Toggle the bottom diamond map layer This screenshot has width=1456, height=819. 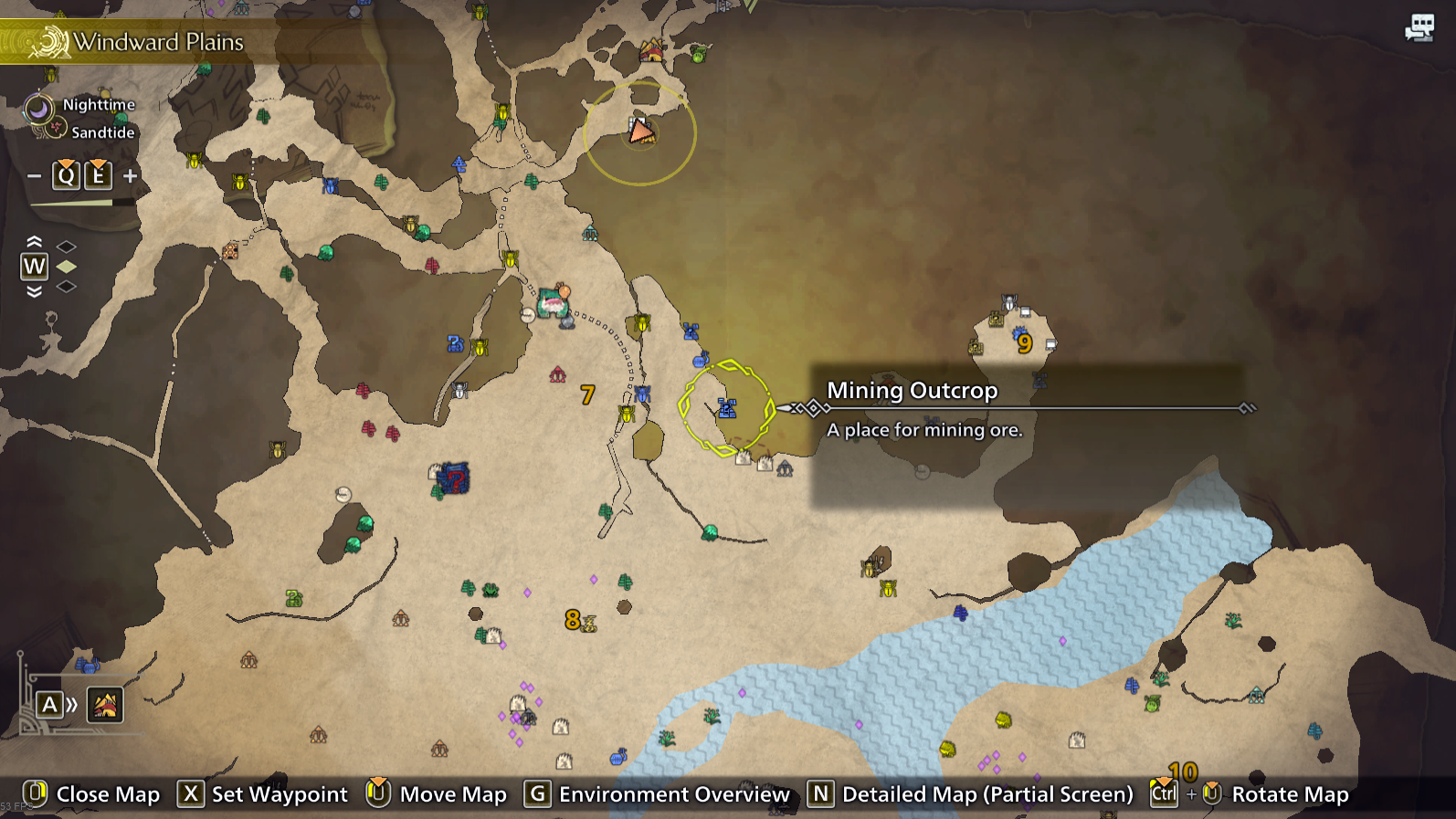pos(66,289)
